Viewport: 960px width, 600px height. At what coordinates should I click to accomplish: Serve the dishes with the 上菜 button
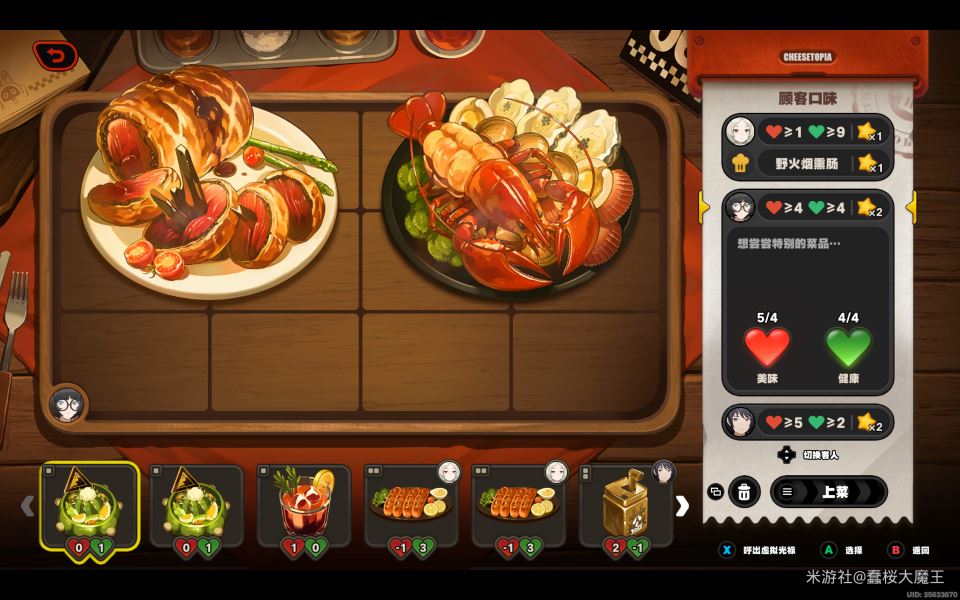[828, 492]
